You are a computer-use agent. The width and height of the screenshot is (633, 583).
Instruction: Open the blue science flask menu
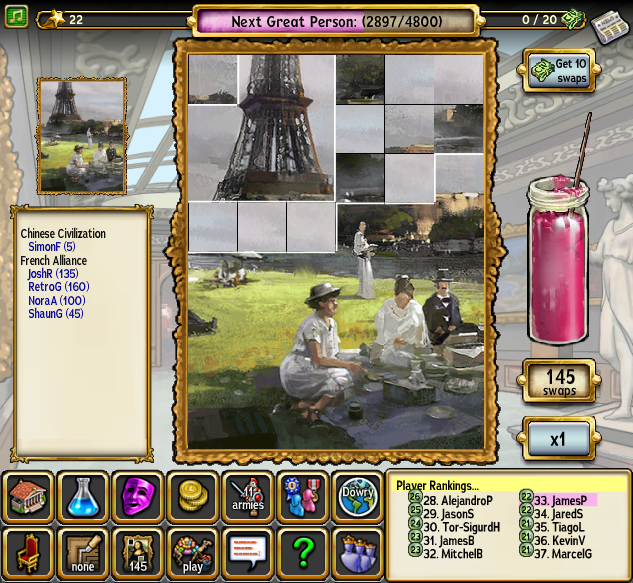[83, 497]
